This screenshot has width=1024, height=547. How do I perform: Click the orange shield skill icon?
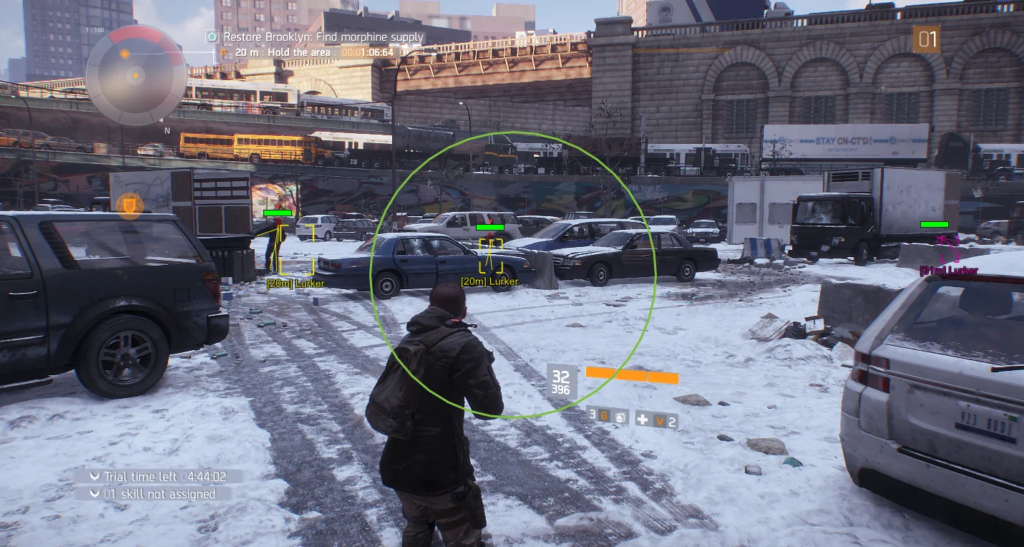coord(129,206)
